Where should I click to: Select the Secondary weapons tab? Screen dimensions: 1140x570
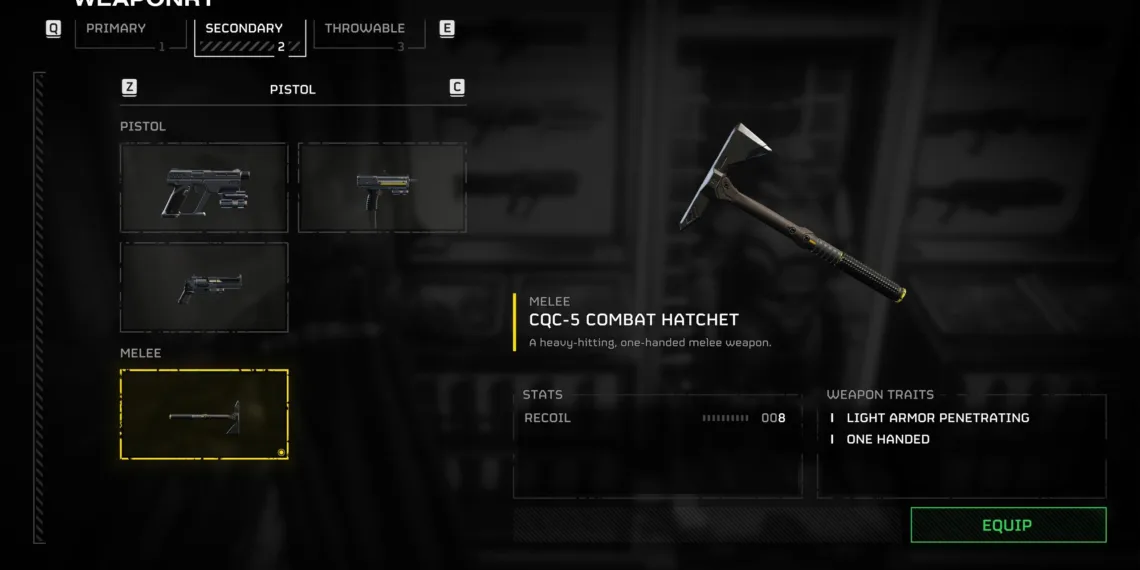click(248, 33)
